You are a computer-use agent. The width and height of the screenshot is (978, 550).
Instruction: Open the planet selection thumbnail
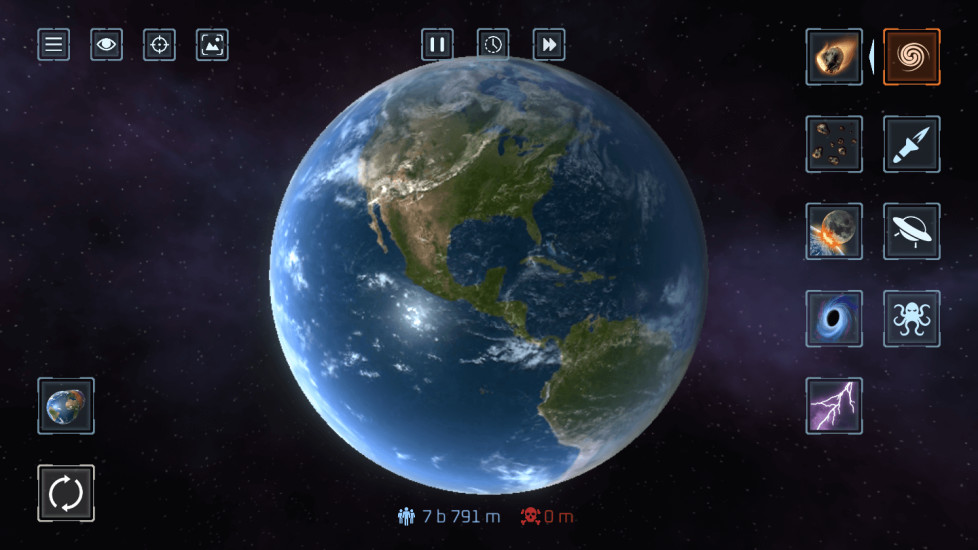pos(66,406)
